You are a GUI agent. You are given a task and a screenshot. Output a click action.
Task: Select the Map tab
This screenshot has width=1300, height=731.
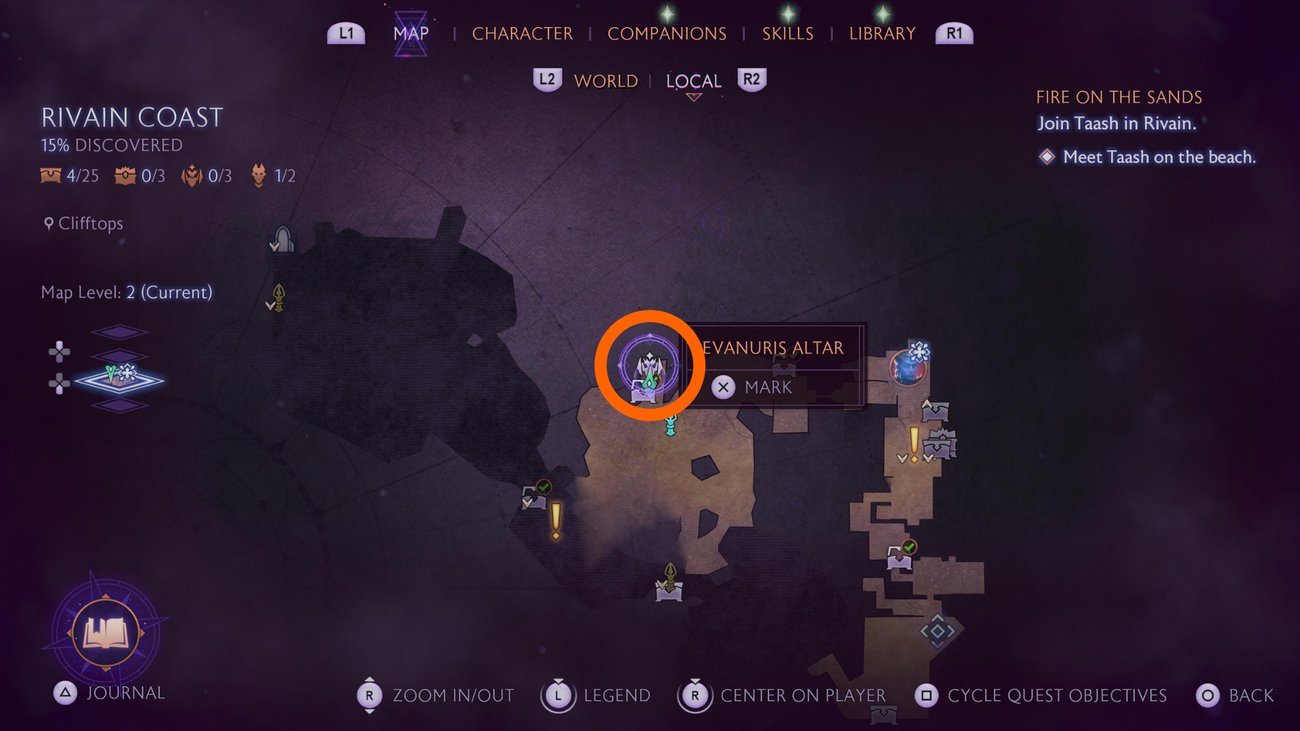[x=411, y=33]
